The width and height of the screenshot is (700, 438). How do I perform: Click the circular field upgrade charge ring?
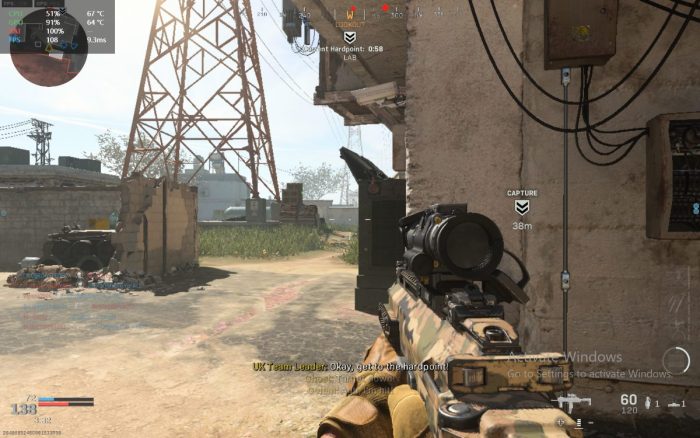pos(676,360)
